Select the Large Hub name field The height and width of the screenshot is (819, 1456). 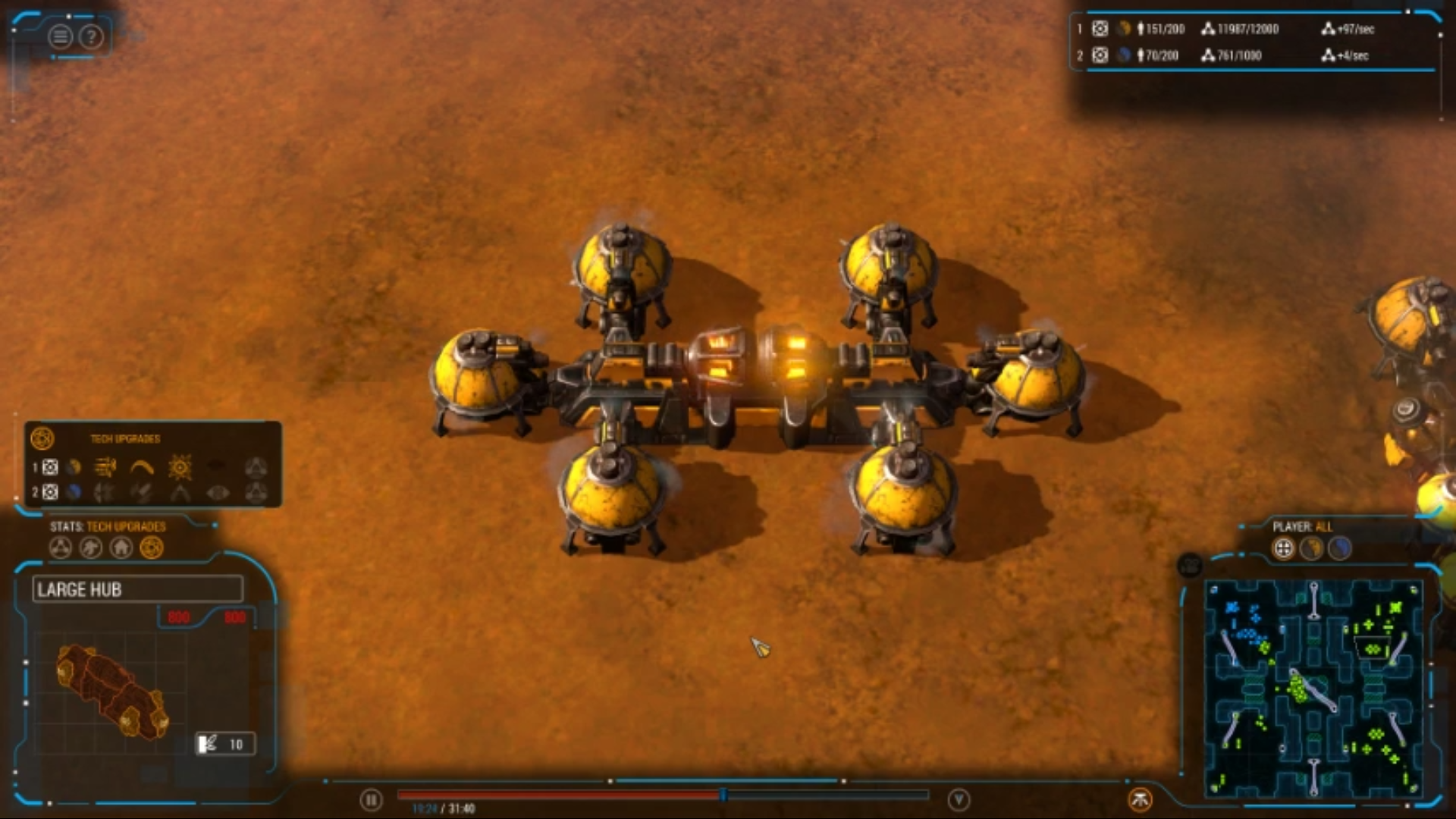(137, 589)
